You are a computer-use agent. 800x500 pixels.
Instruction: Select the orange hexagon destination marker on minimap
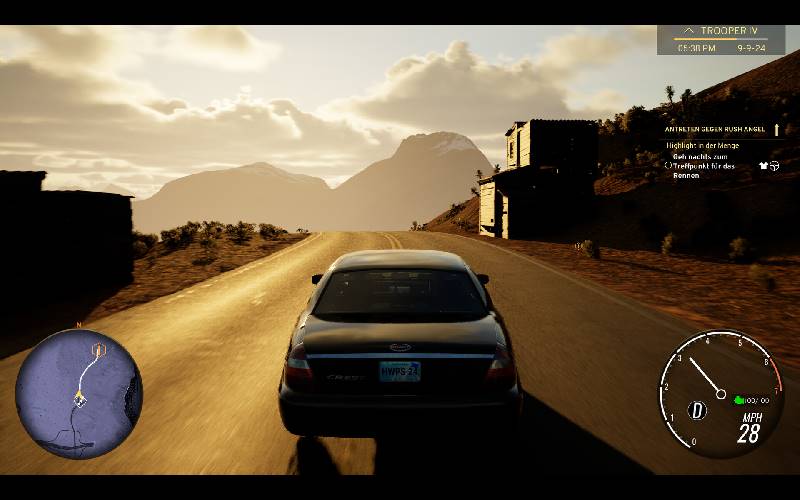98,349
